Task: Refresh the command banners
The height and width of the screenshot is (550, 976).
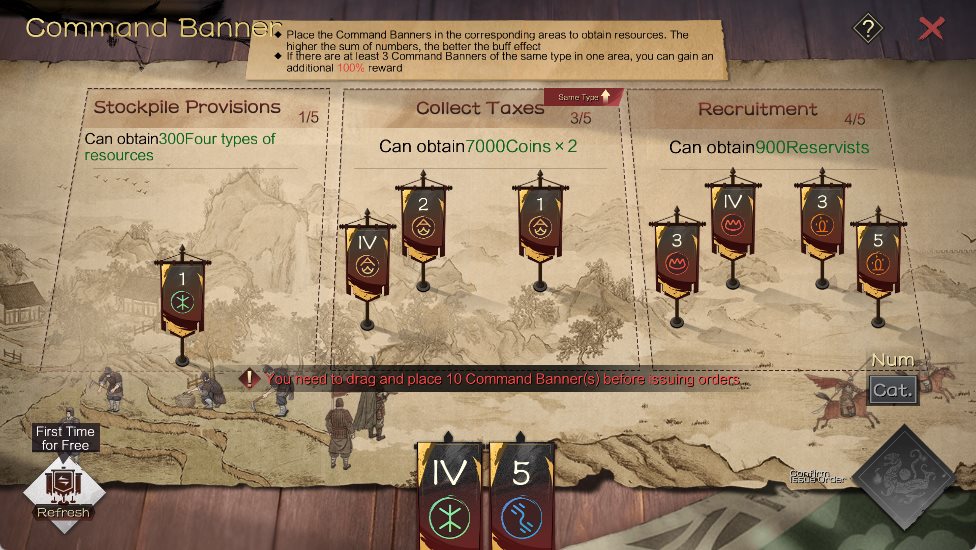Action: 64,488
